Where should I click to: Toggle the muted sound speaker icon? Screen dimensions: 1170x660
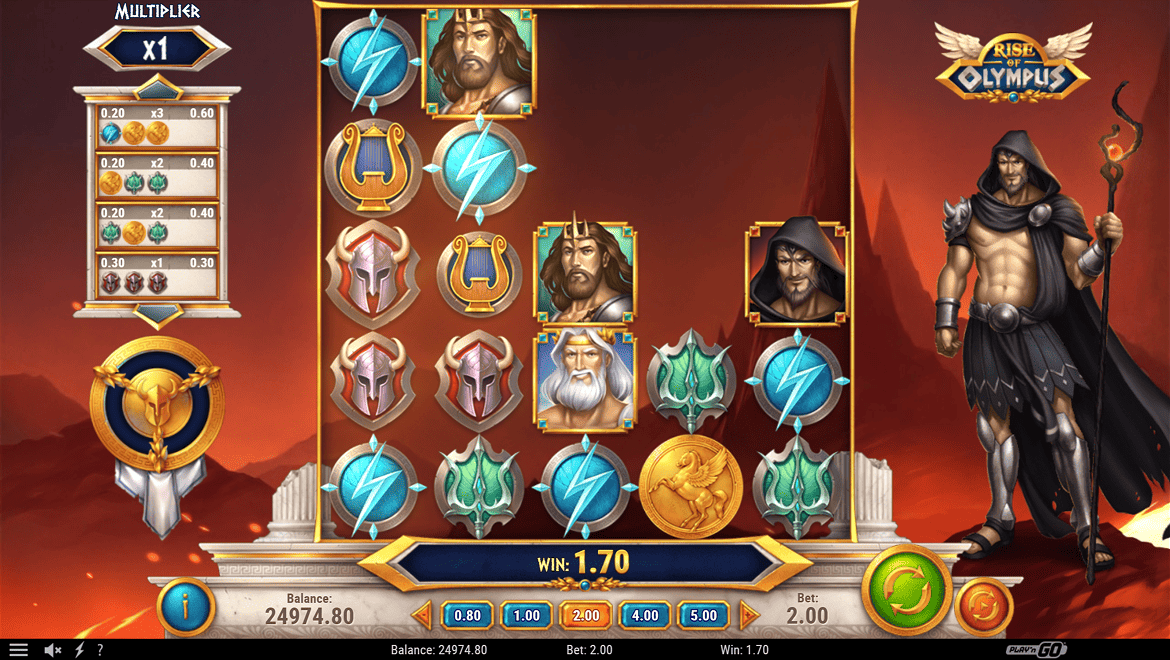(53, 650)
